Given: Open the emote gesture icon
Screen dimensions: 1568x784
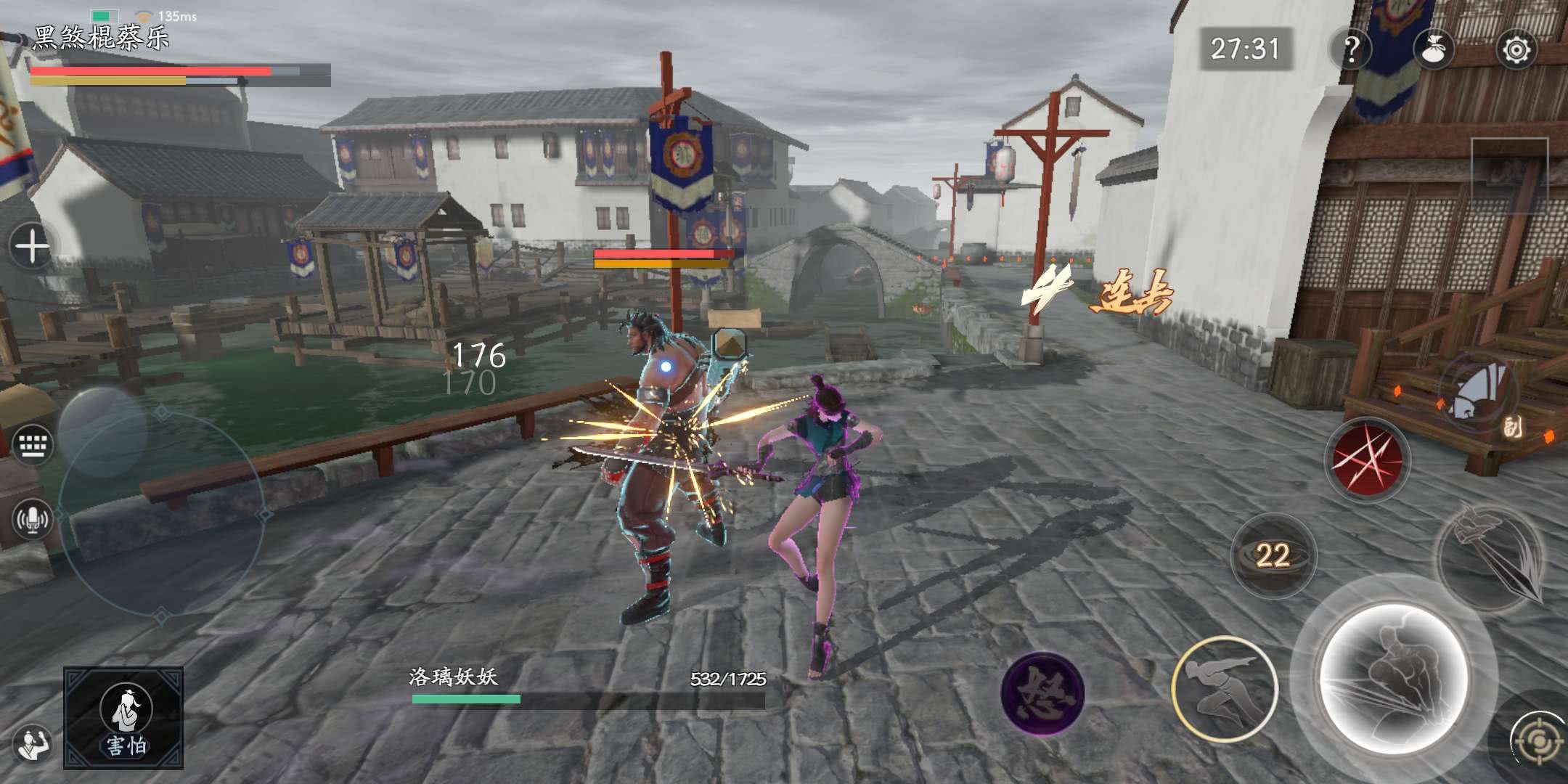Looking at the screenshot, I should click(32, 744).
